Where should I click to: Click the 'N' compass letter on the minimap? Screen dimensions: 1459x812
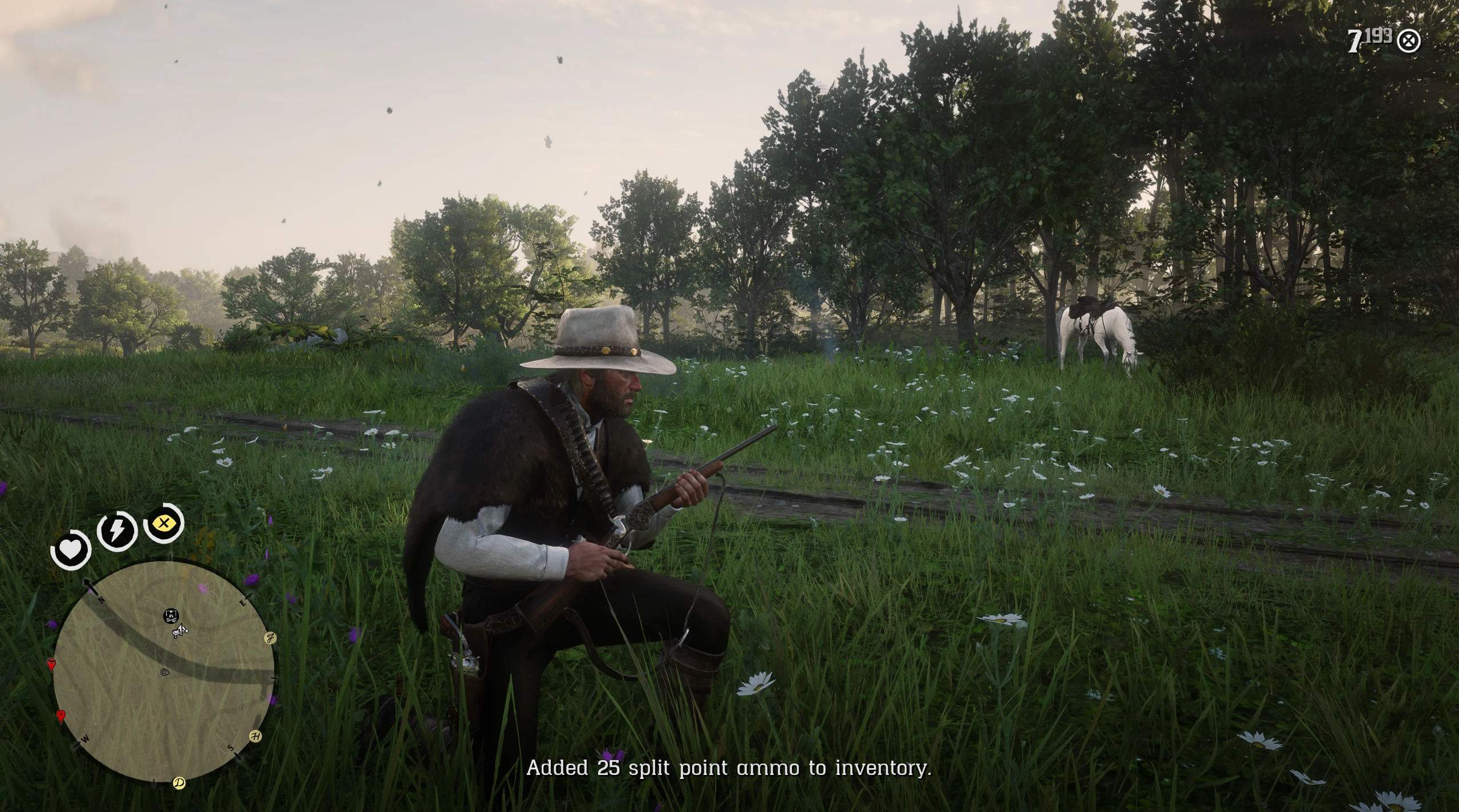point(101,600)
